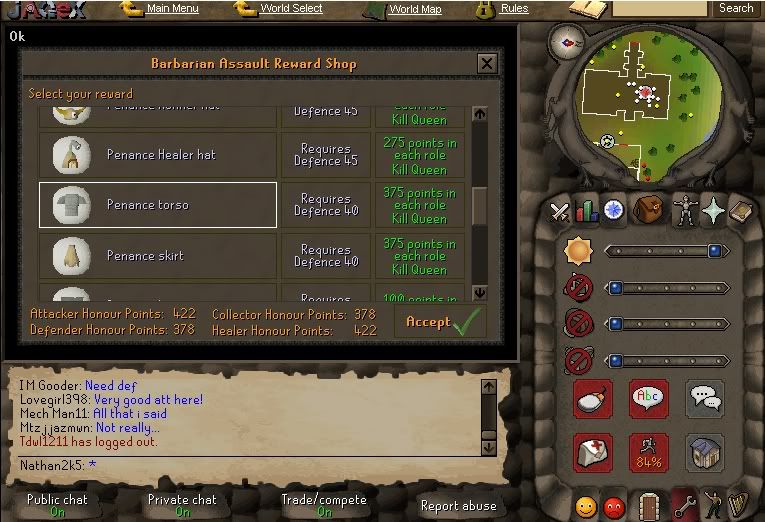Choose the Penance torso reward
This screenshot has width=765, height=522.
point(158,205)
